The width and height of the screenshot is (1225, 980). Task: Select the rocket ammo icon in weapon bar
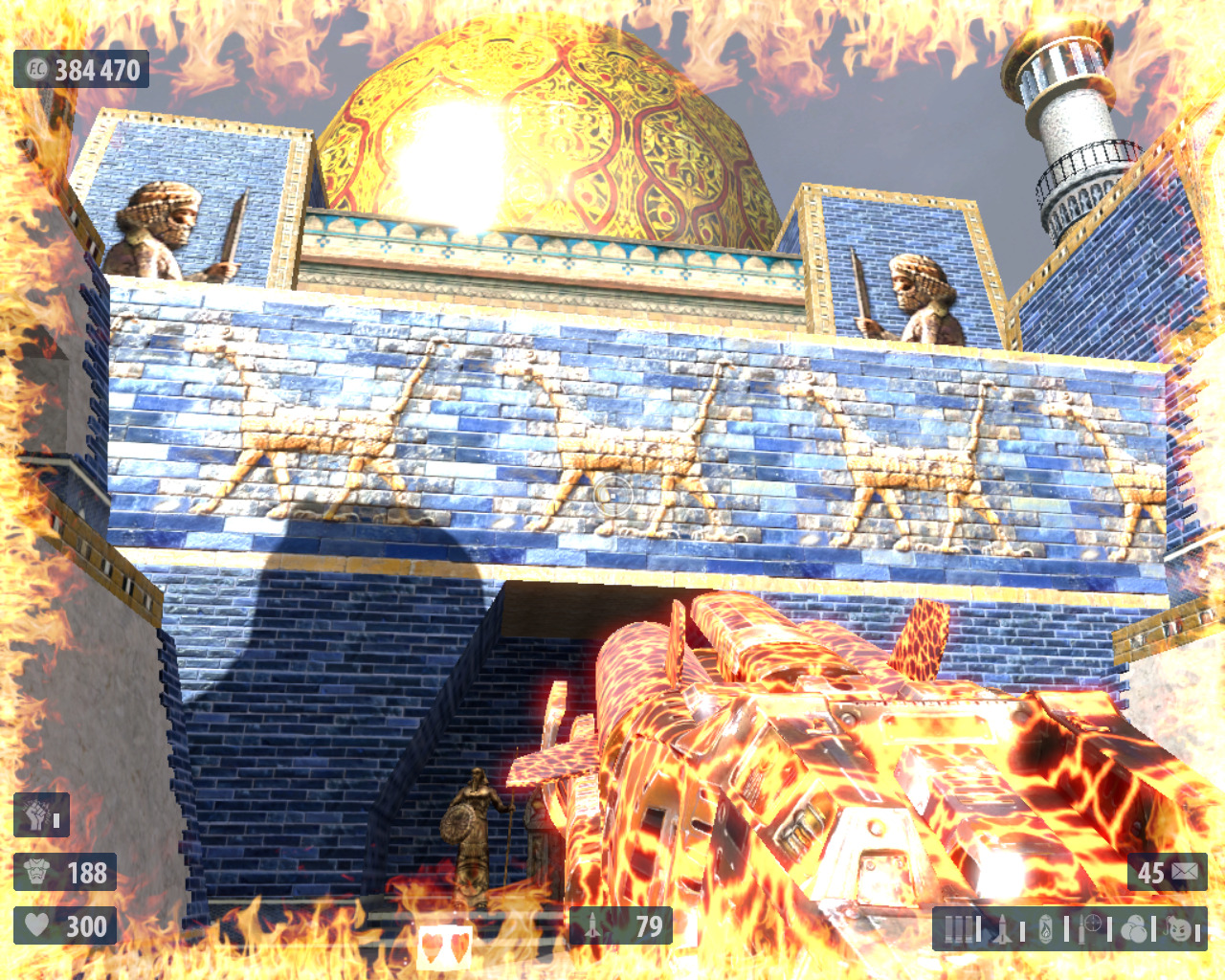click(x=1002, y=928)
